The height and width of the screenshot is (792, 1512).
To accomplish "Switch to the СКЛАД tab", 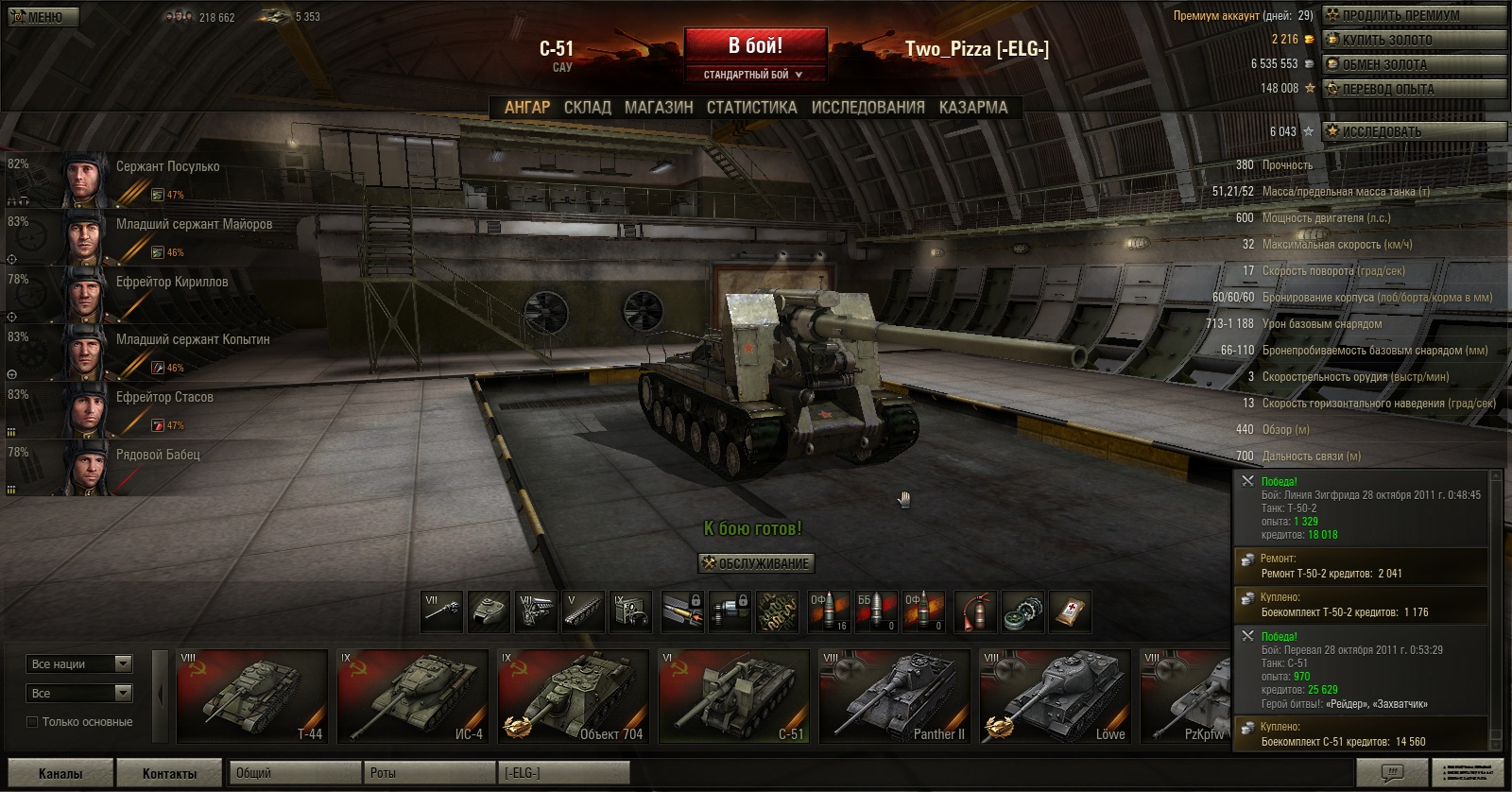I will coord(587,108).
